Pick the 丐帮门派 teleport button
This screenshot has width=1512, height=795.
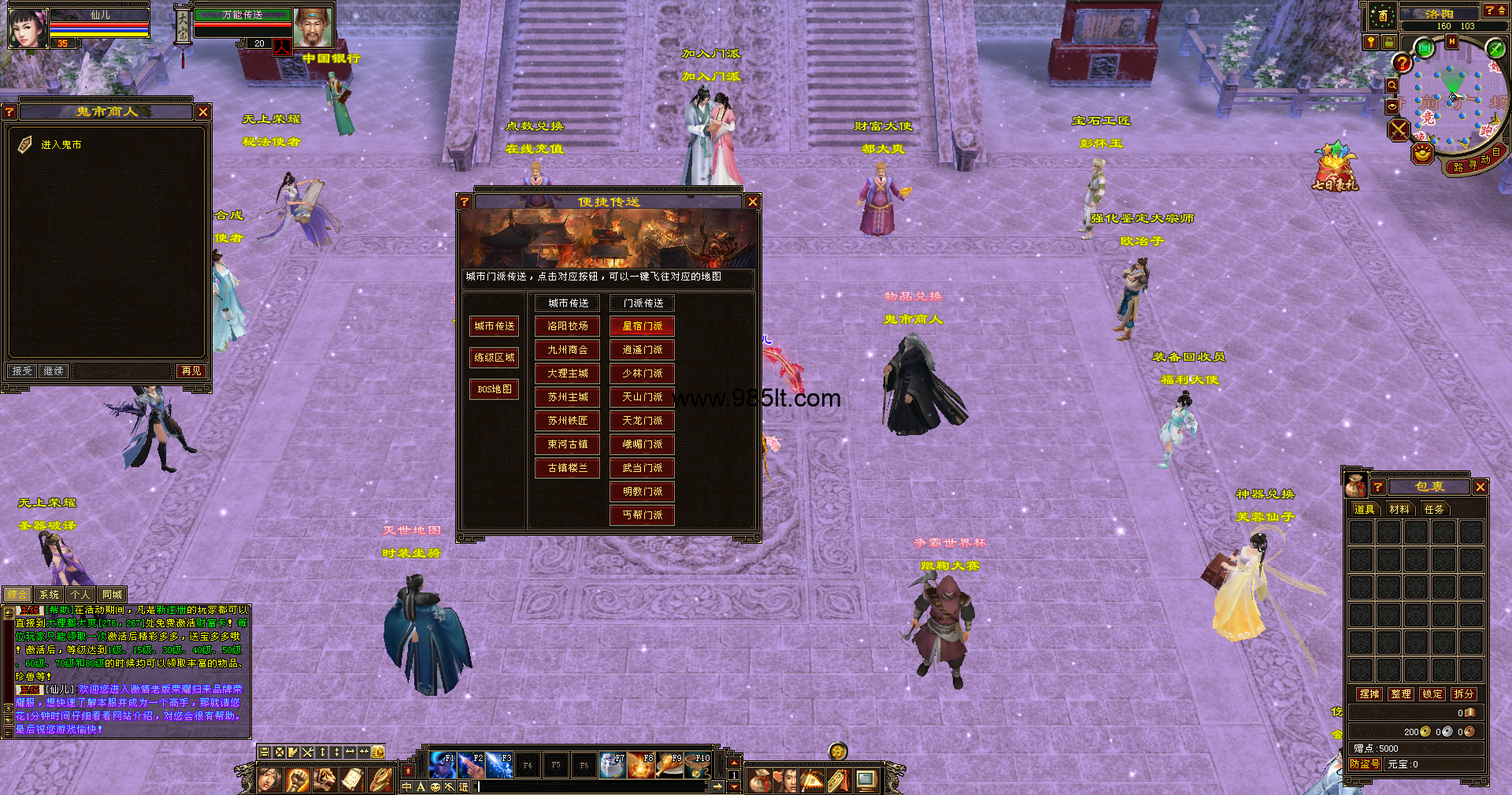pos(643,515)
